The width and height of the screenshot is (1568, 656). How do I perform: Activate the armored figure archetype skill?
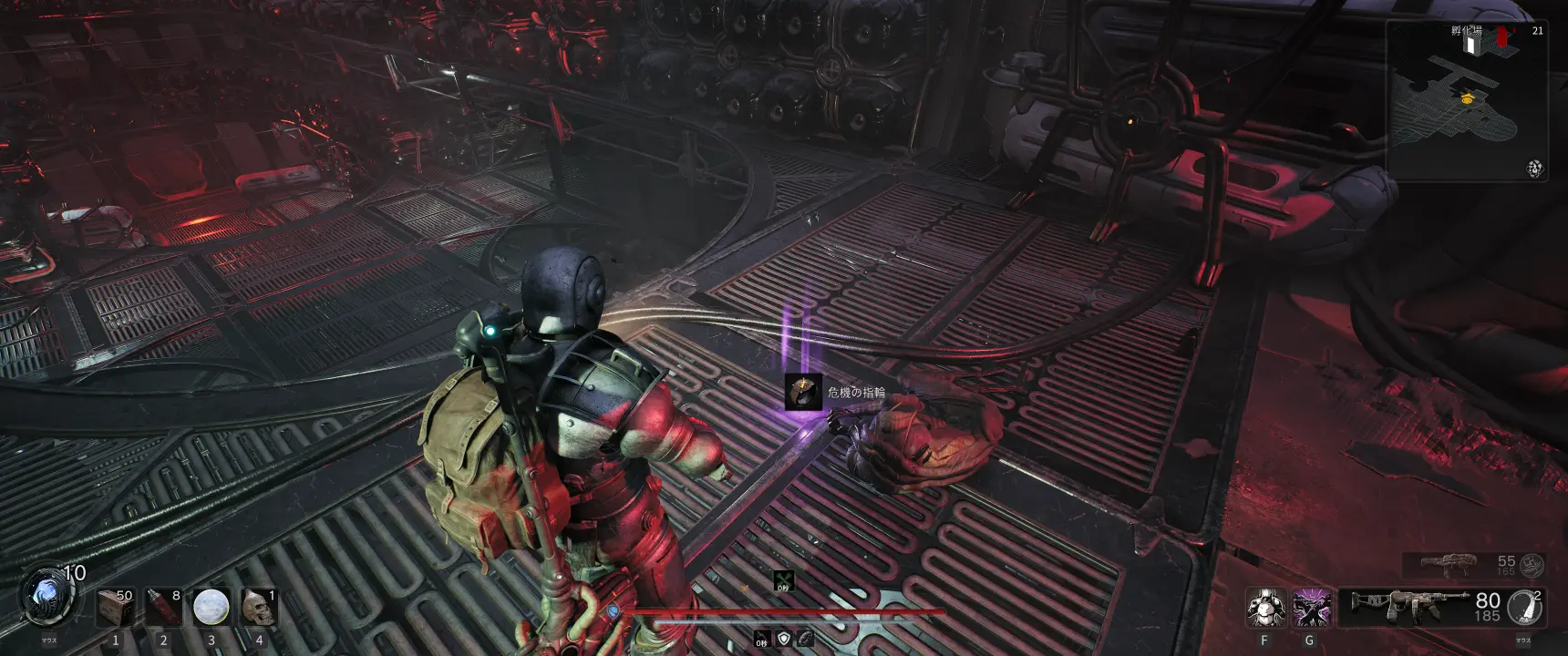point(1264,608)
